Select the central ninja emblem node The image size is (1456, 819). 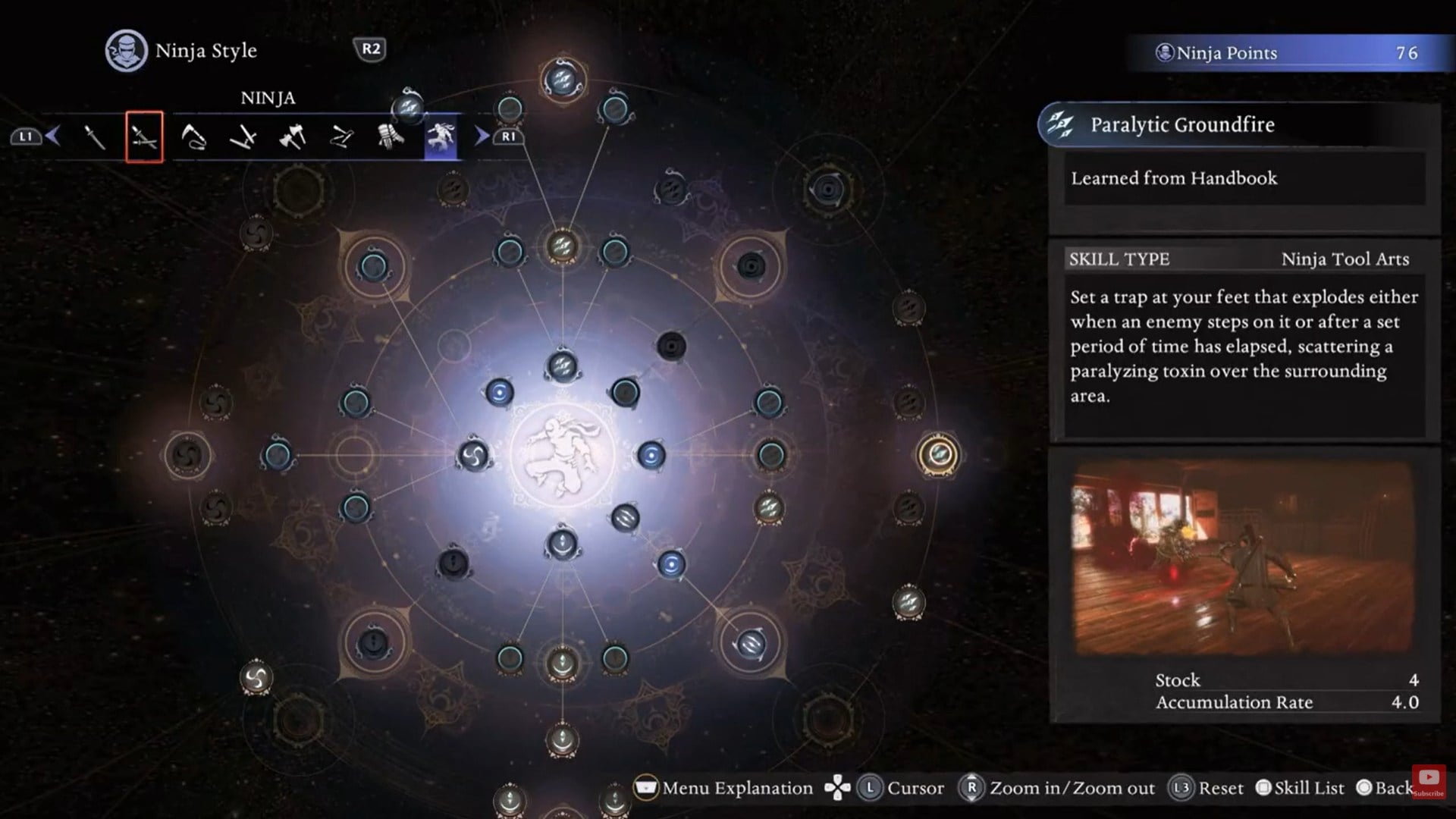coord(562,455)
